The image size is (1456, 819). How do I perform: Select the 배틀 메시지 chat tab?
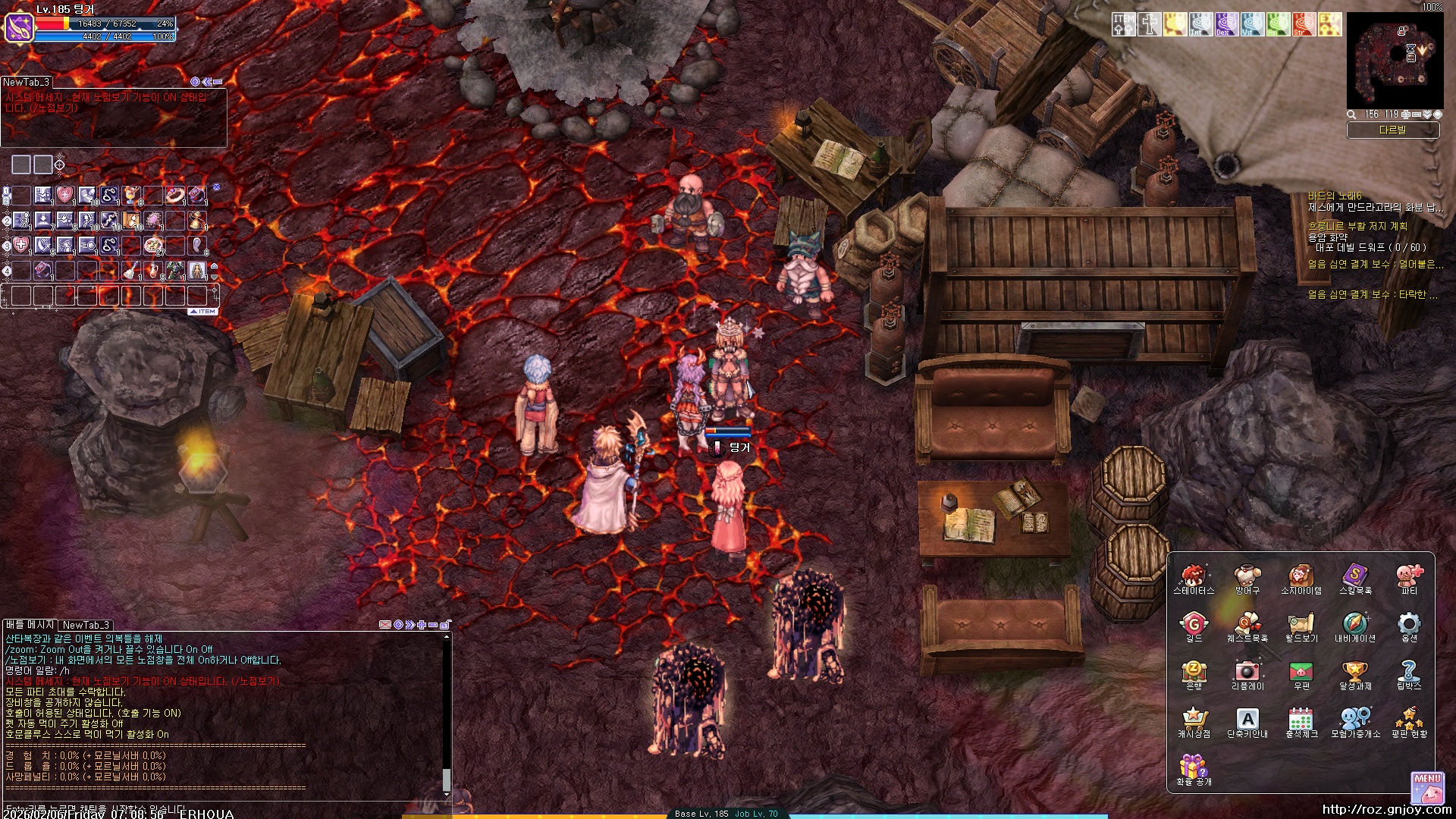click(30, 625)
